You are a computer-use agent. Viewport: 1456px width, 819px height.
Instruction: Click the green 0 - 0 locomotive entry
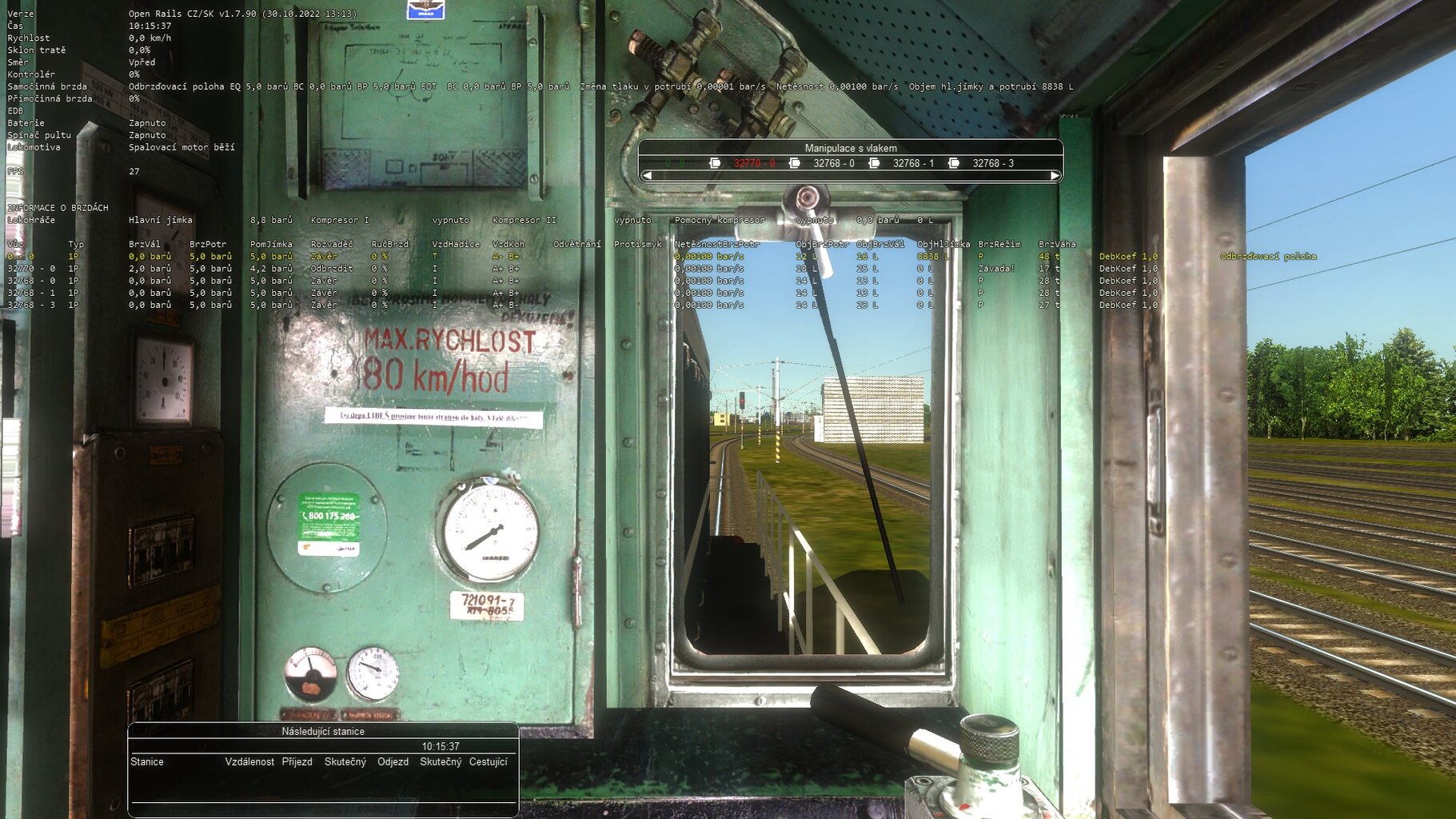[x=674, y=163]
